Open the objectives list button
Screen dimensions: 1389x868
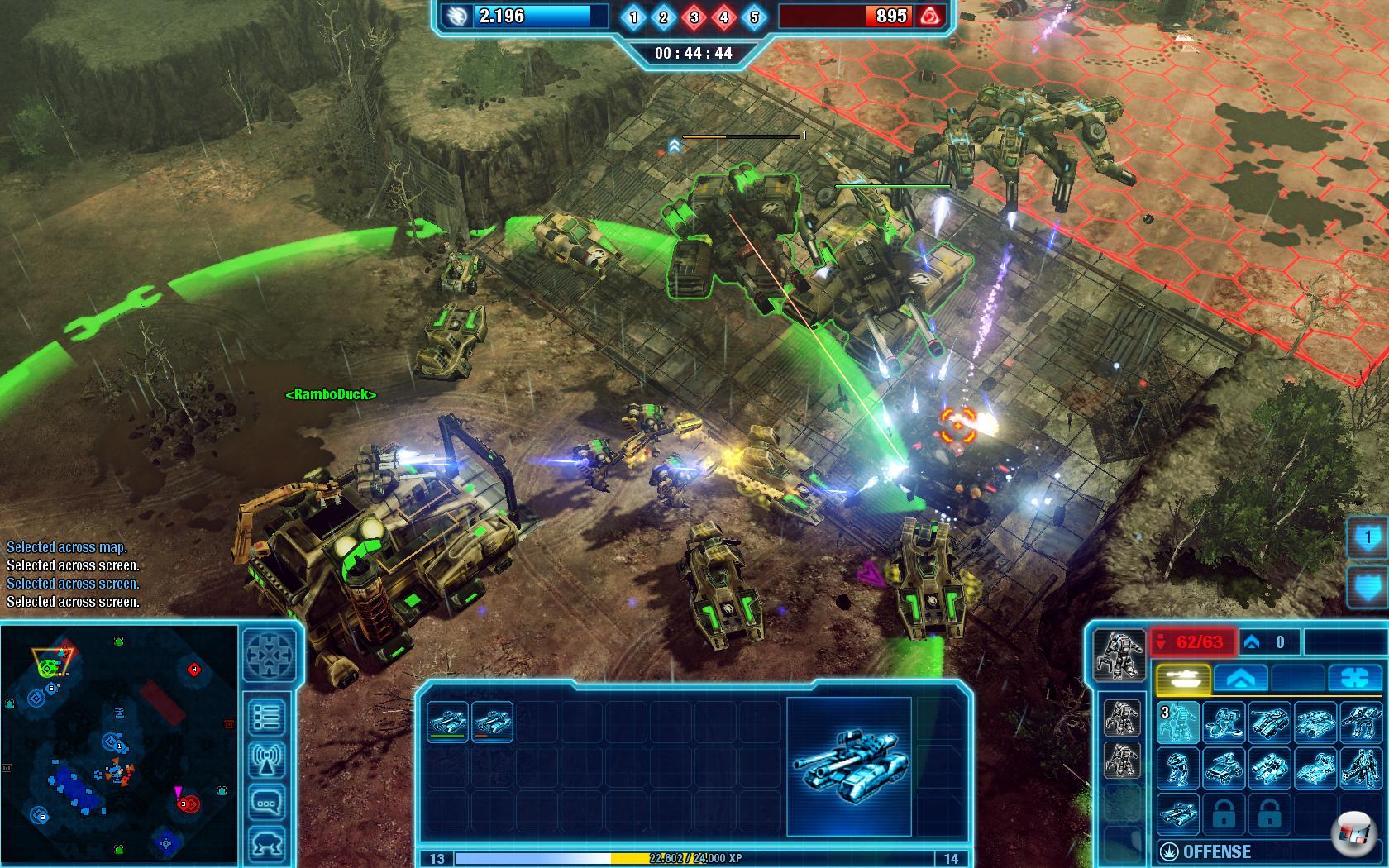pyautogui.click(x=267, y=716)
